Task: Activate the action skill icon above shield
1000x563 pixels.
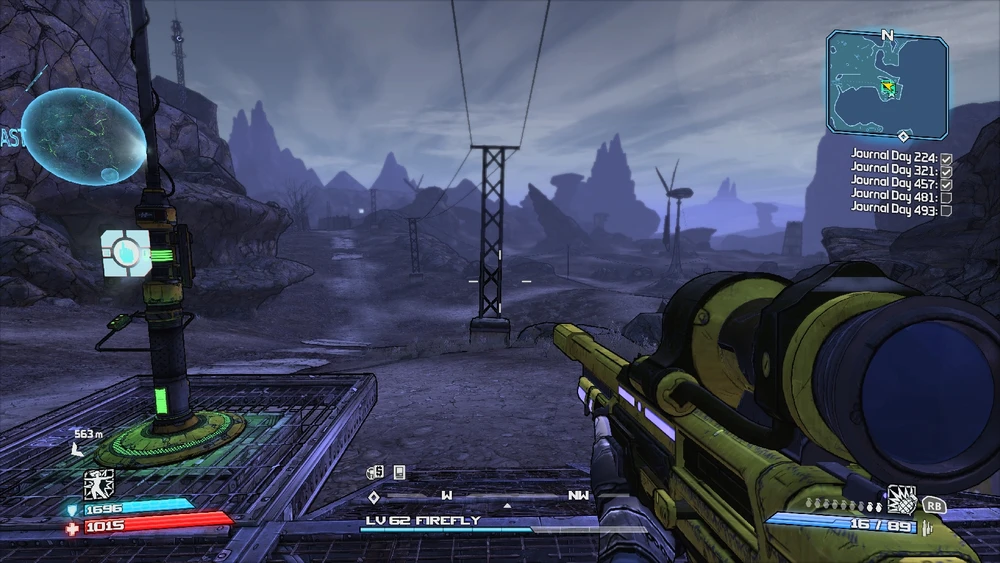Action: 98,485
